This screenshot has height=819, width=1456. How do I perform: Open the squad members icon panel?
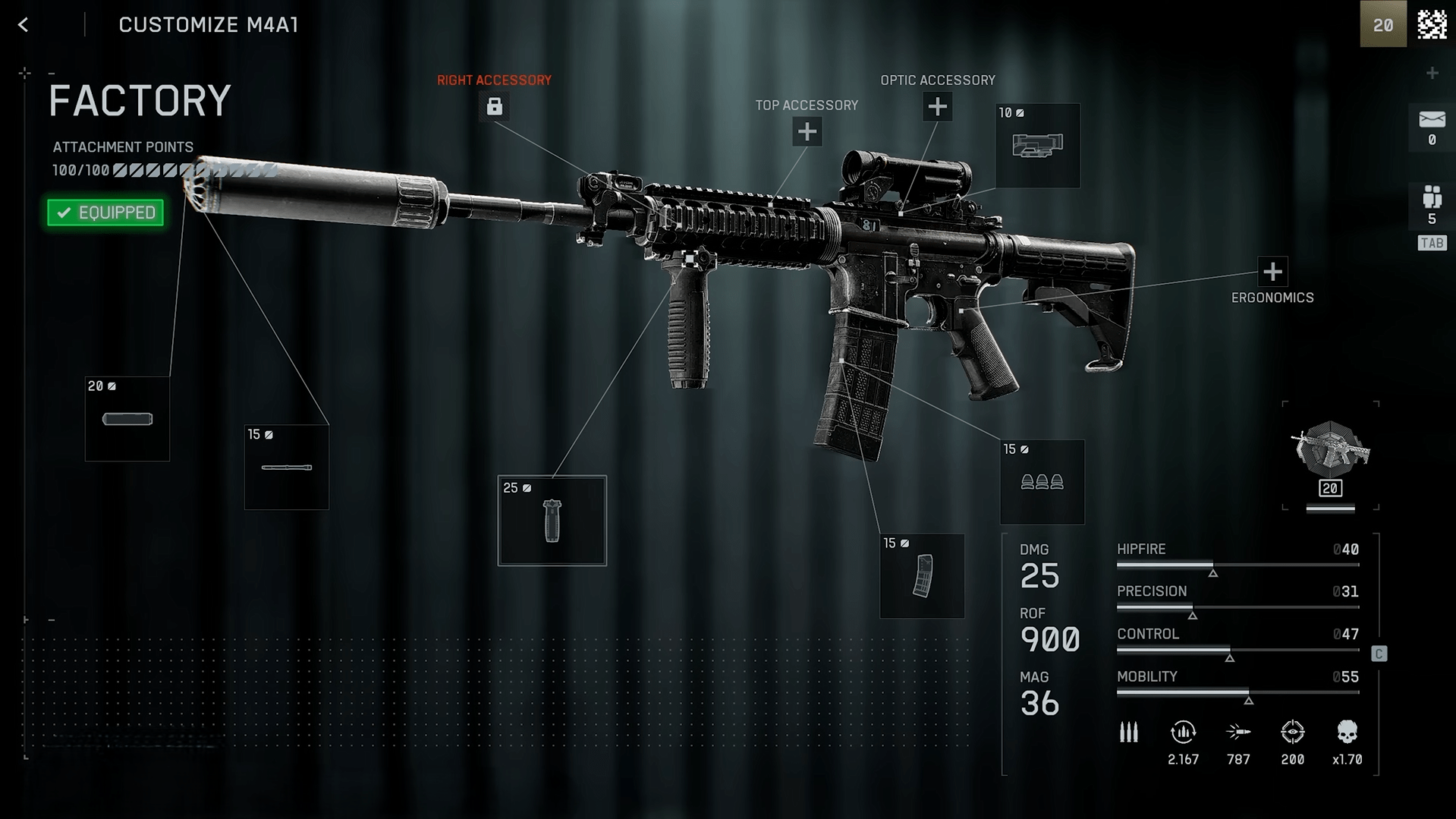coord(1432,205)
